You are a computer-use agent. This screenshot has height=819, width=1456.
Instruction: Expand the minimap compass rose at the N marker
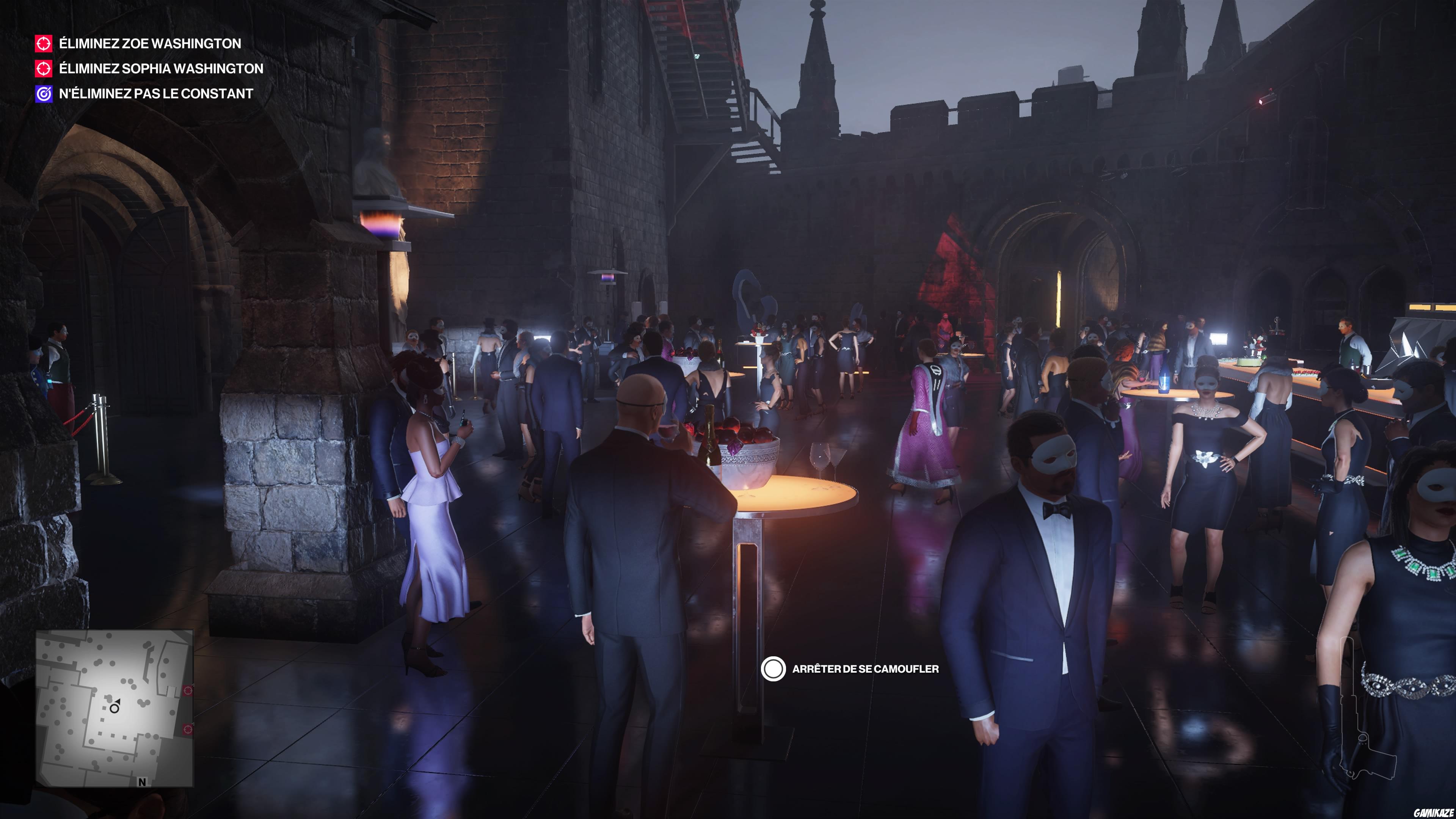(x=143, y=782)
